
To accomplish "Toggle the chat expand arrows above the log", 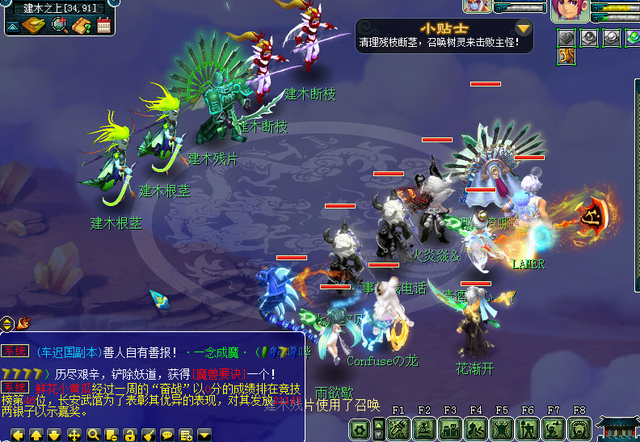I will [x=8, y=322].
